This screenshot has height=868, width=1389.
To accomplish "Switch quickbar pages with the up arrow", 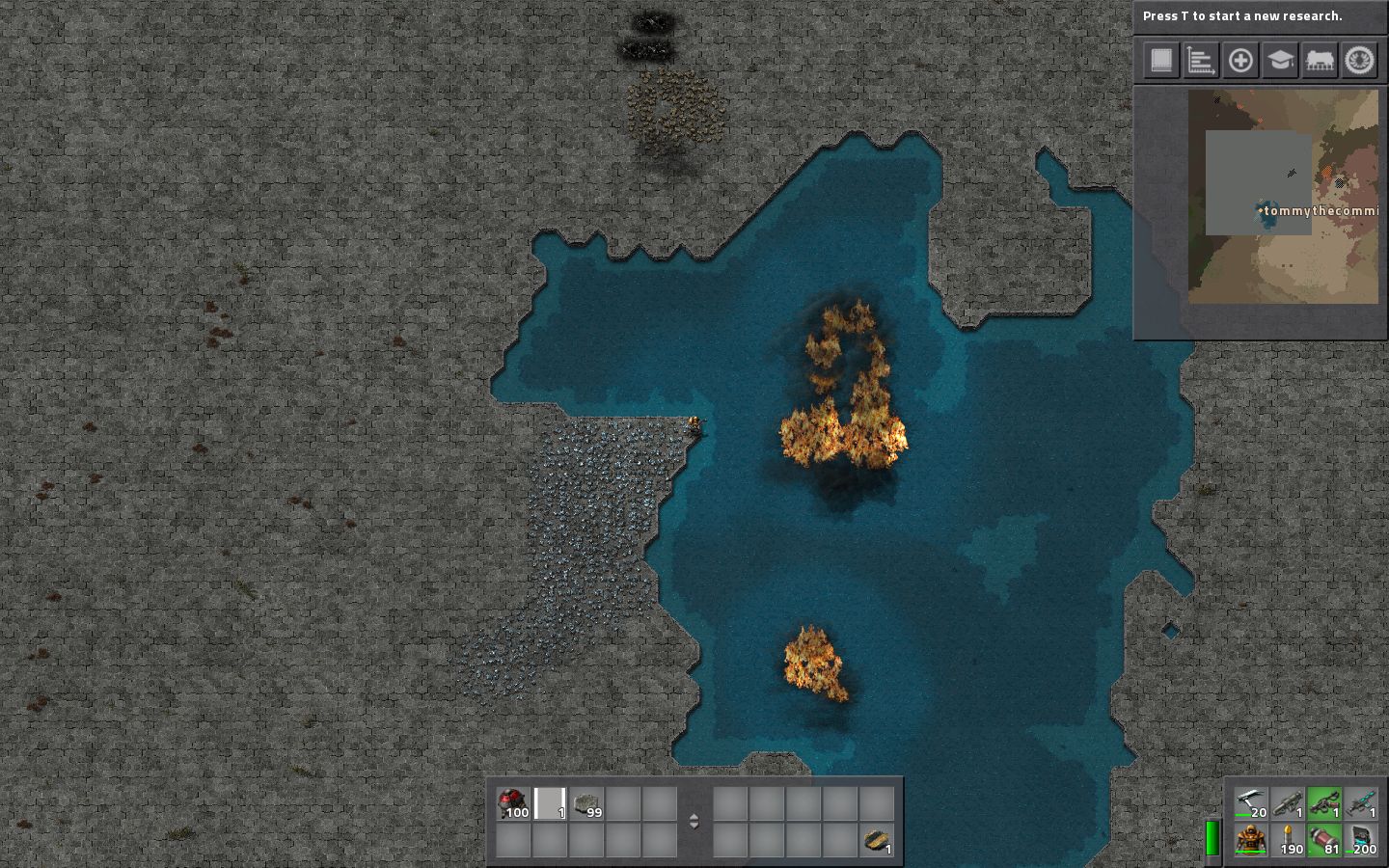I will pyautogui.click(x=694, y=814).
